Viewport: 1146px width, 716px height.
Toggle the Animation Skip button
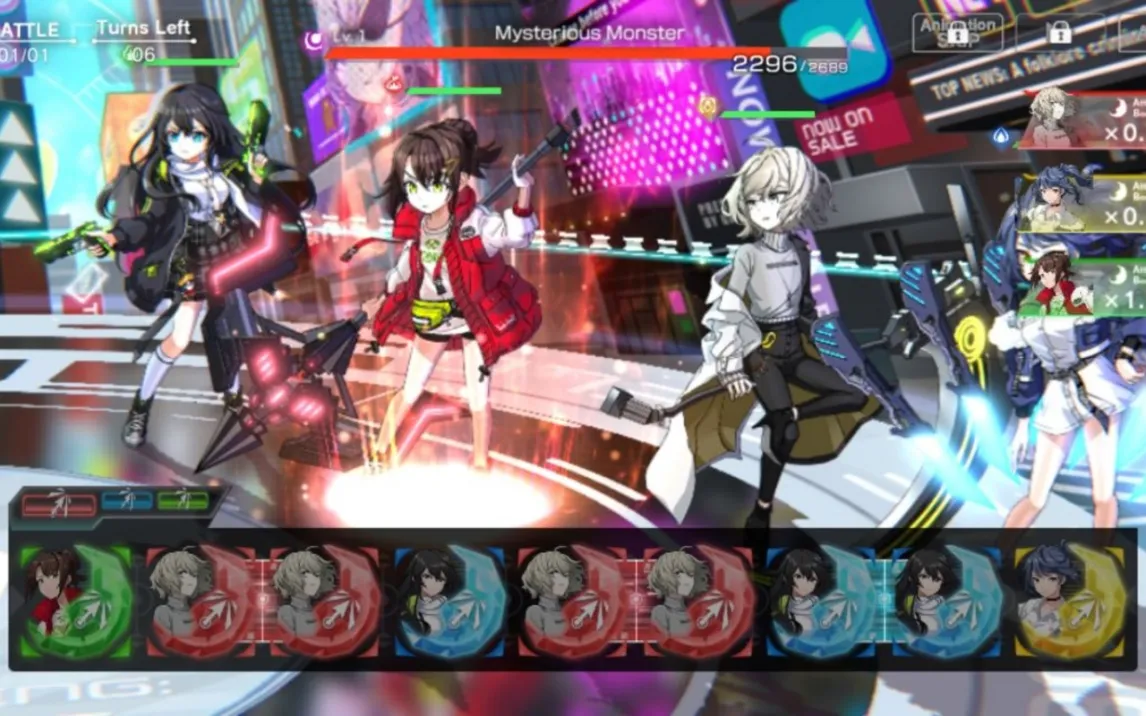click(x=957, y=32)
